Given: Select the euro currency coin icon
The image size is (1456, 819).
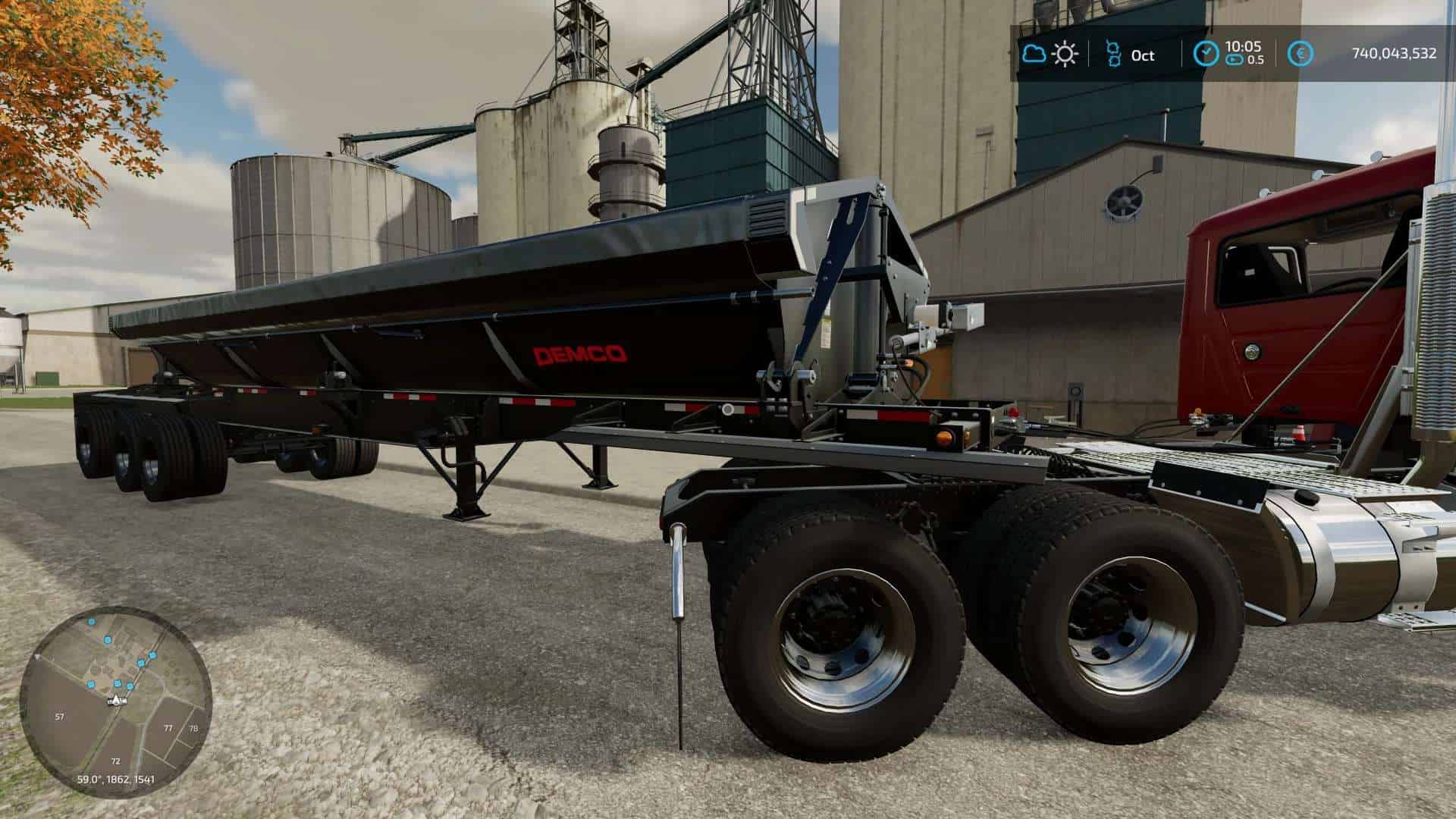Looking at the screenshot, I should pos(1301,53).
